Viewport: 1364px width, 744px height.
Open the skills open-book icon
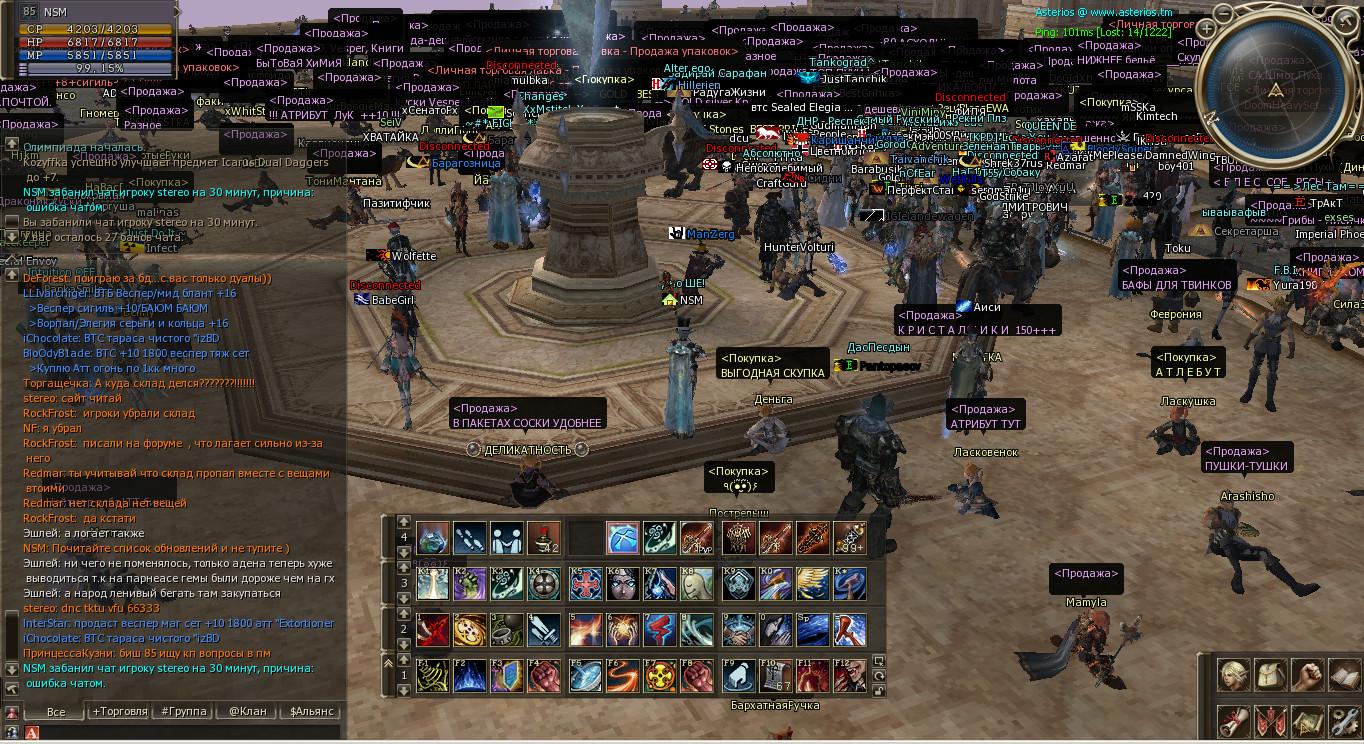(1345, 676)
